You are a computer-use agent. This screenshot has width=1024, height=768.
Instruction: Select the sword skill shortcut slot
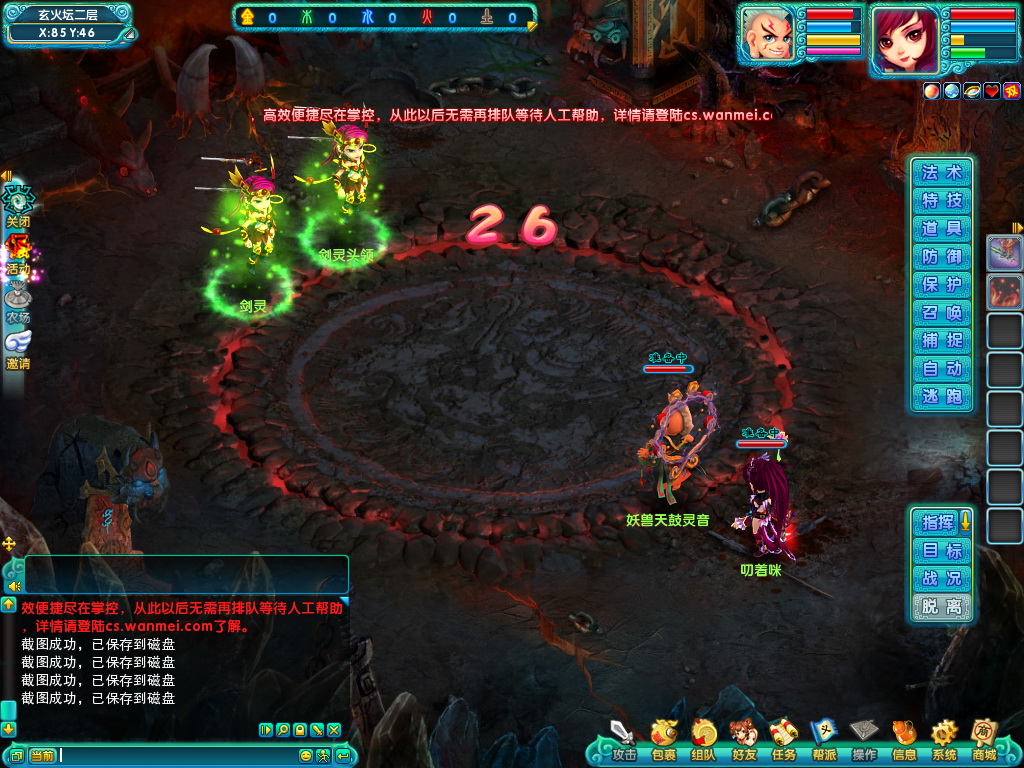pos(1004,252)
